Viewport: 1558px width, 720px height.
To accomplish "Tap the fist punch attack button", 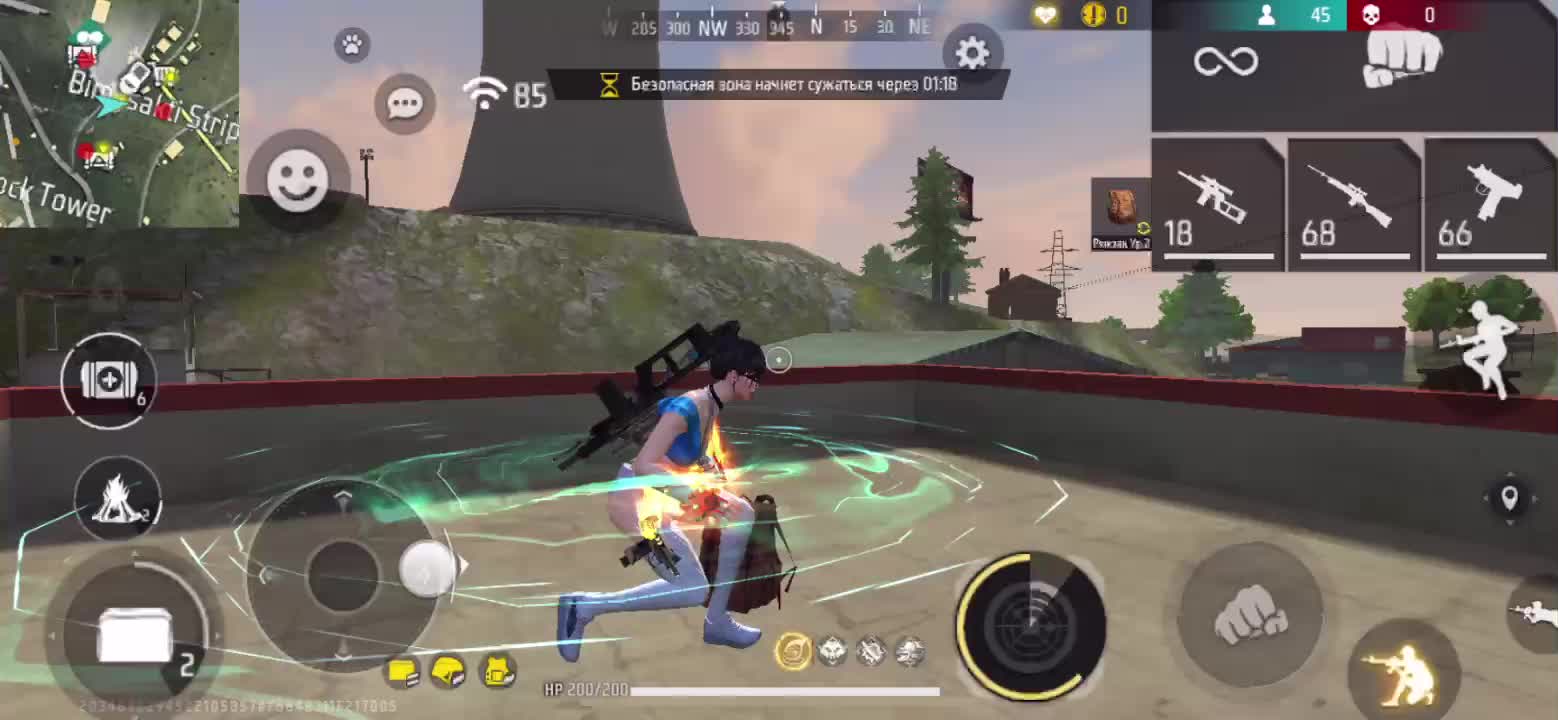I will point(1251,615).
